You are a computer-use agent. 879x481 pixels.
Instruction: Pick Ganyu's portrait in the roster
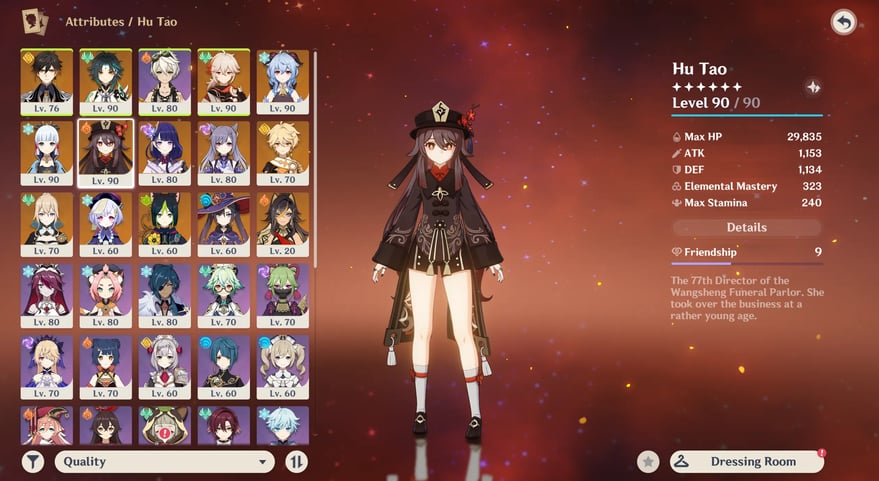(282, 82)
